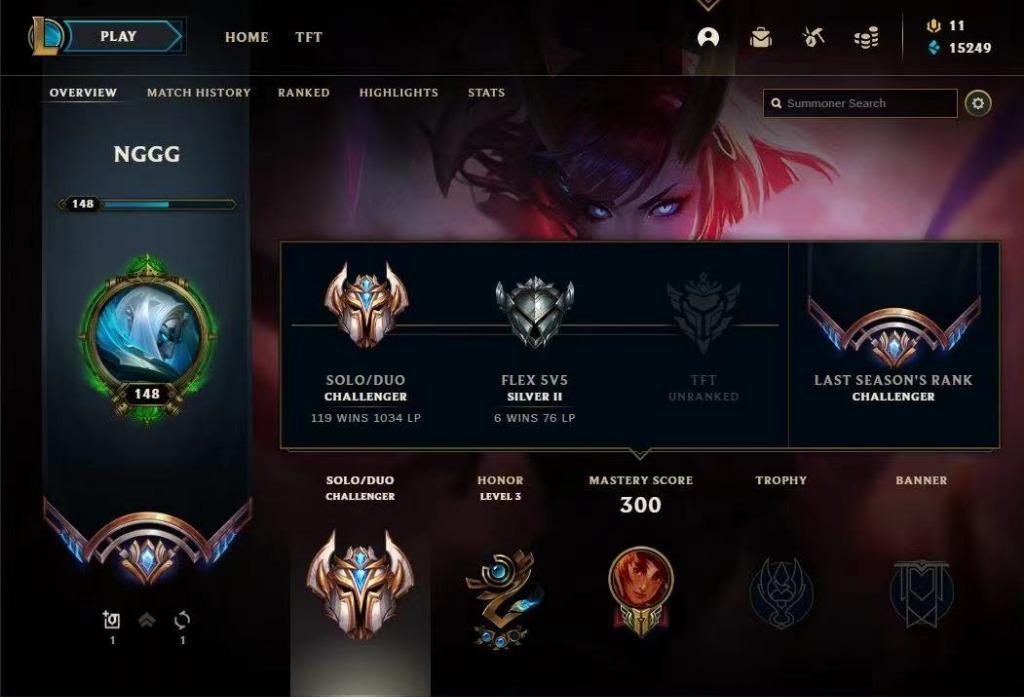
Task: Open the profile icon in top bar
Action: pyautogui.click(x=708, y=37)
